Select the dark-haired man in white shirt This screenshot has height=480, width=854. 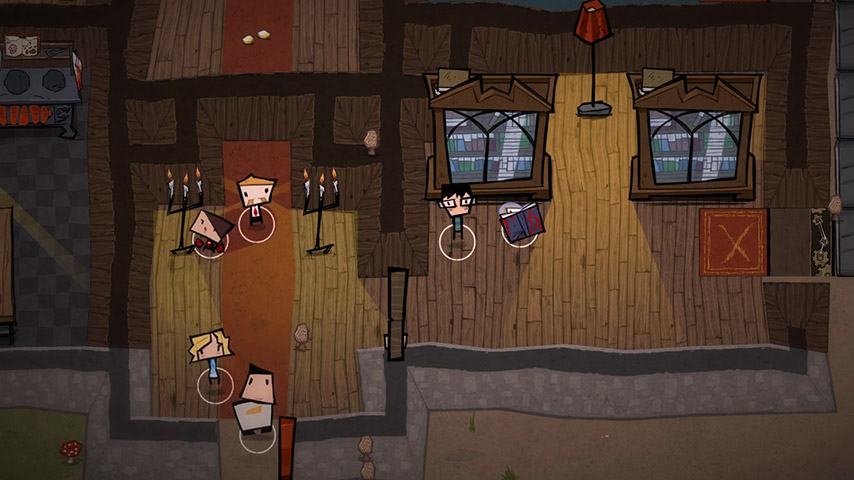tap(255, 400)
